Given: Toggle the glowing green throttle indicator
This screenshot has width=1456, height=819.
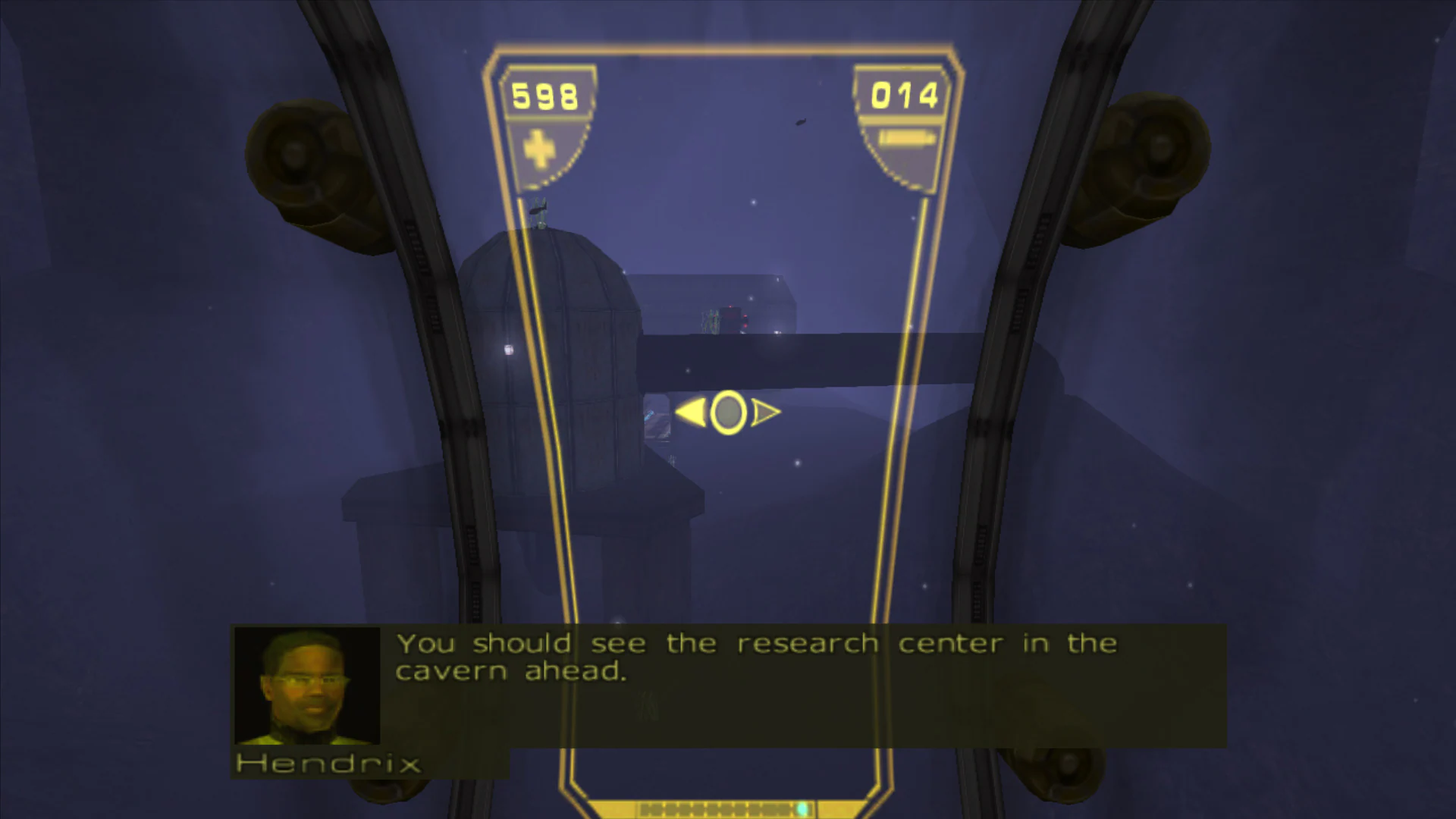Looking at the screenshot, I should coord(802,808).
